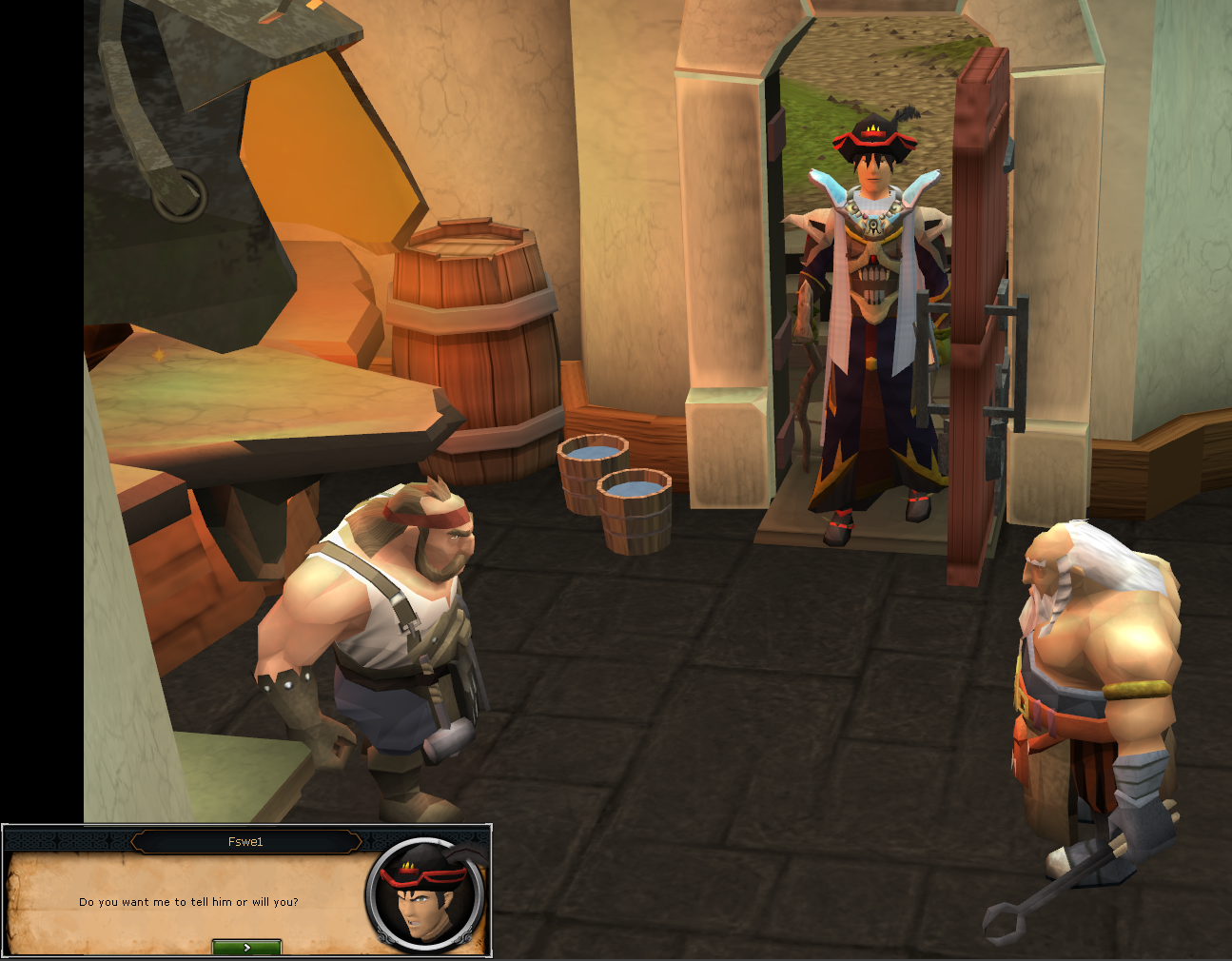Continue the dialogue with the green arrow button

tap(246, 947)
